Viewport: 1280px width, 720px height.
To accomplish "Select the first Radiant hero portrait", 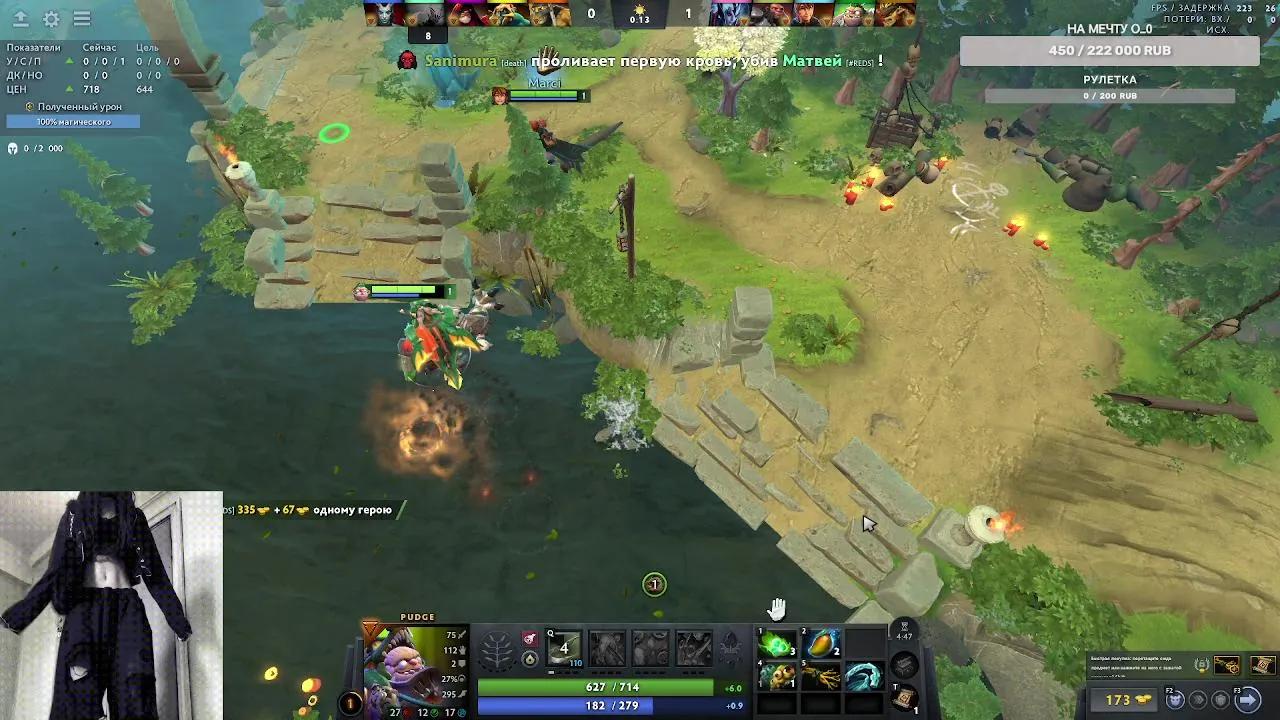I will point(379,14).
